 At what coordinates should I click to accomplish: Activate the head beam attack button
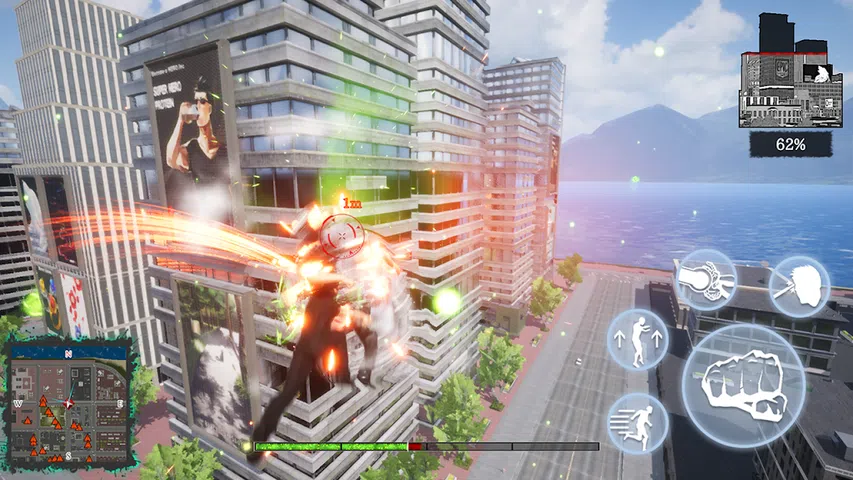tap(798, 286)
